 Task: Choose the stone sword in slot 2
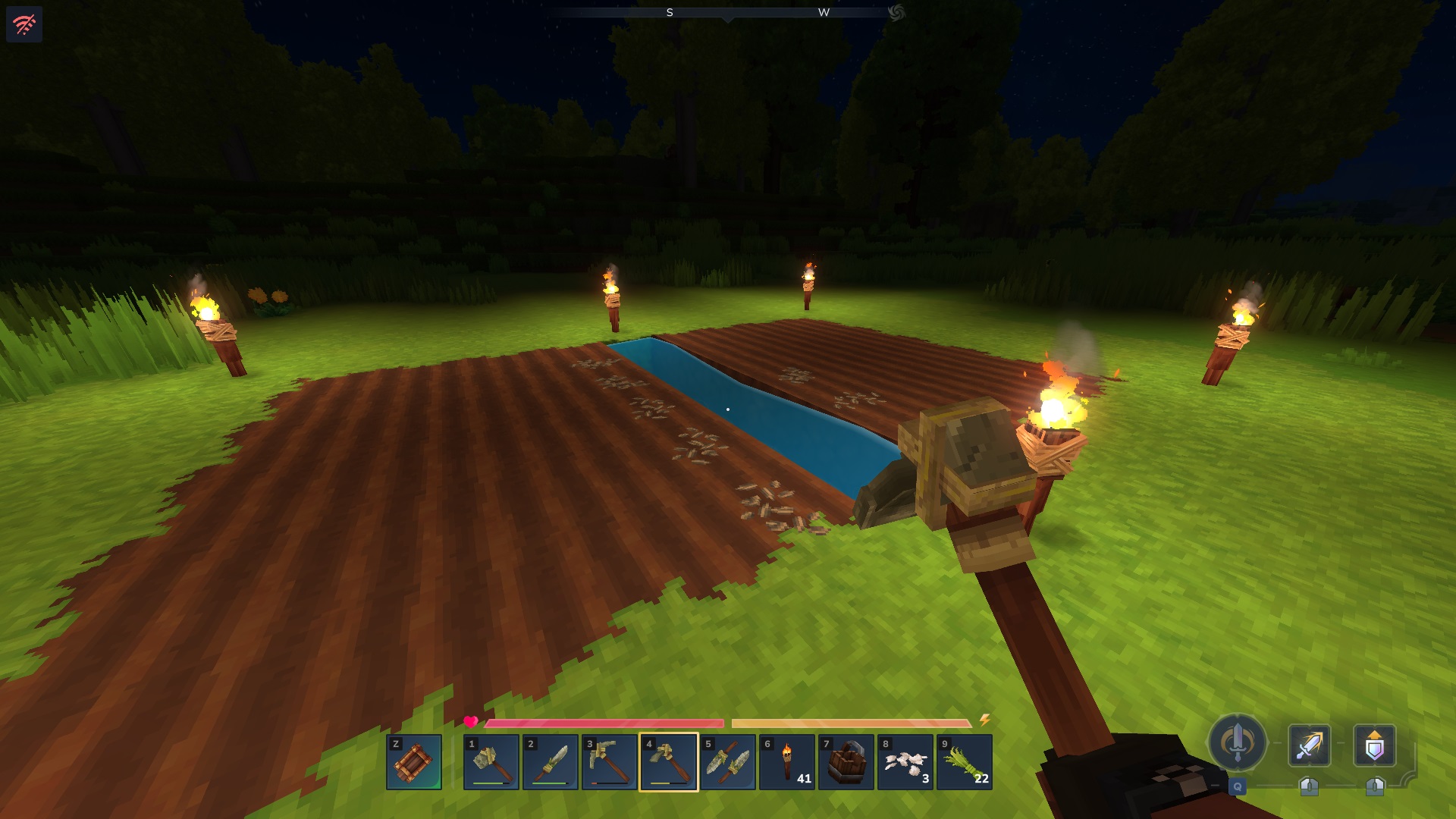tap(551, 761)
